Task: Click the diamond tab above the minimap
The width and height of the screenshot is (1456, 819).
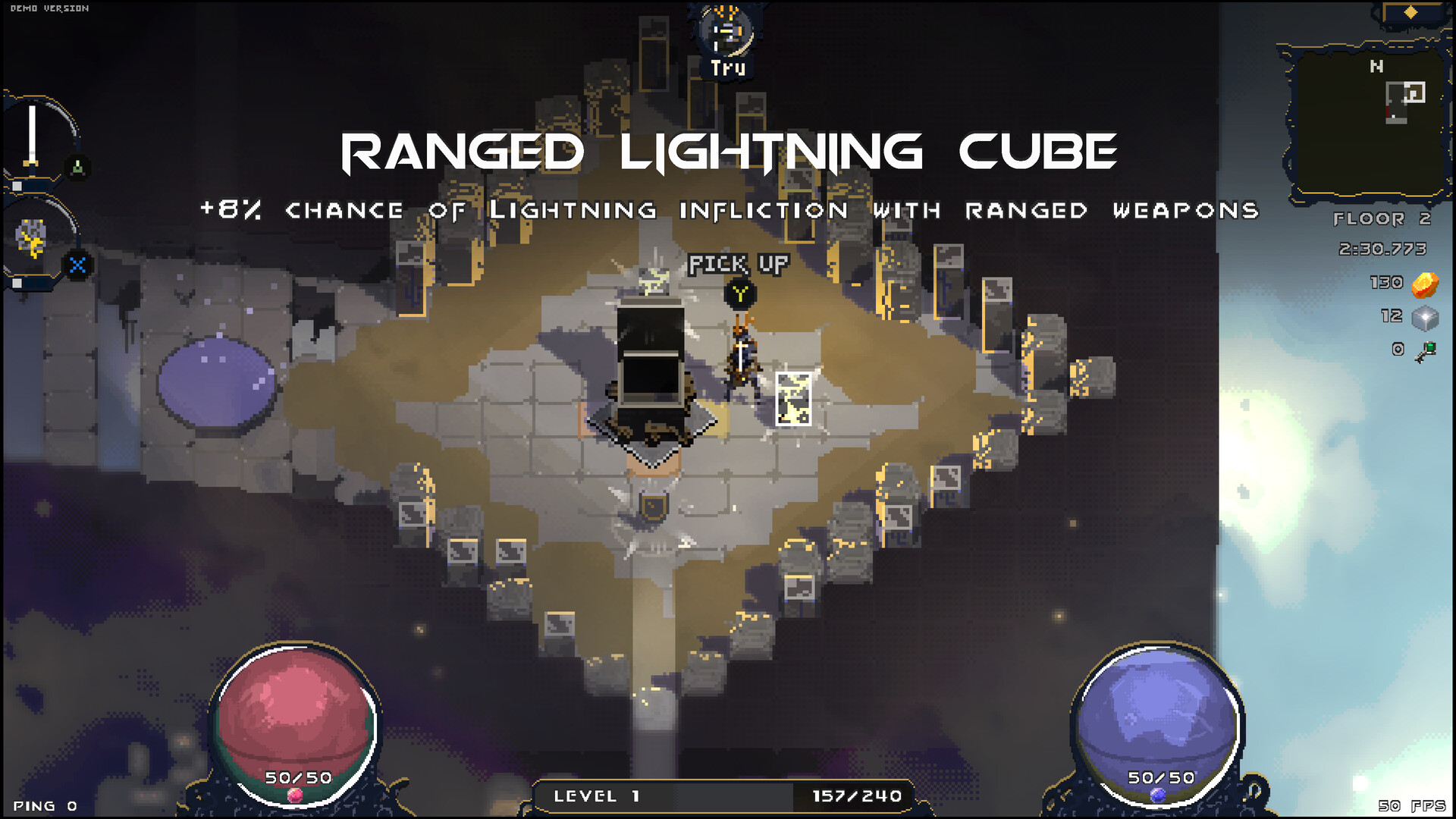Action: click(1410, 12)
